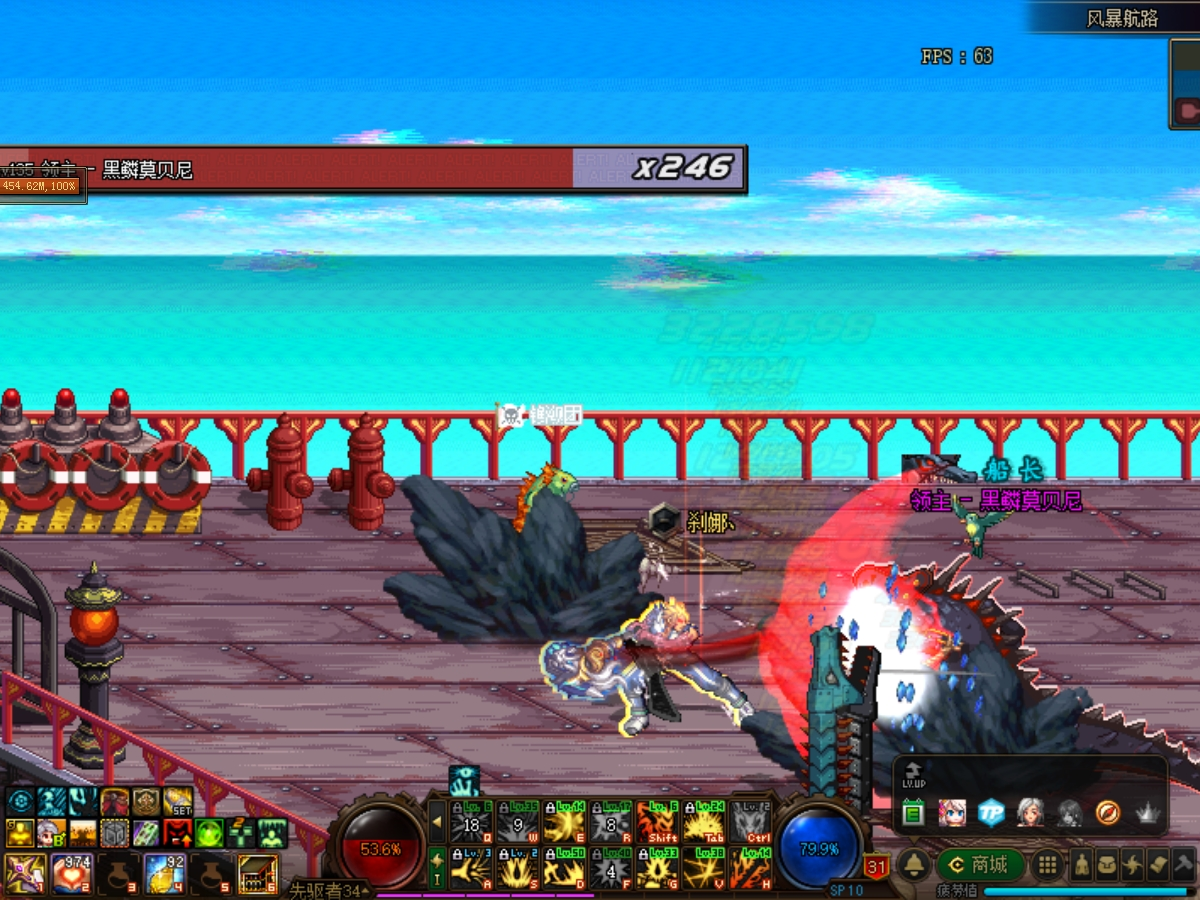The image size is (1200, 900).
Task: Open the 商城 cash shop
Action: 981,865
